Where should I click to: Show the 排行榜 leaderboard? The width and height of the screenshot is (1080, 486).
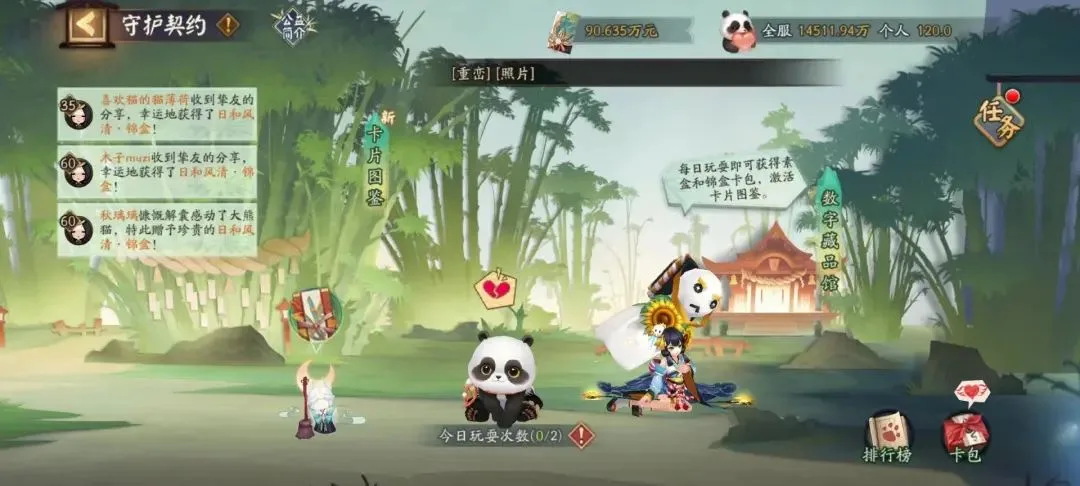coord(887,436)
